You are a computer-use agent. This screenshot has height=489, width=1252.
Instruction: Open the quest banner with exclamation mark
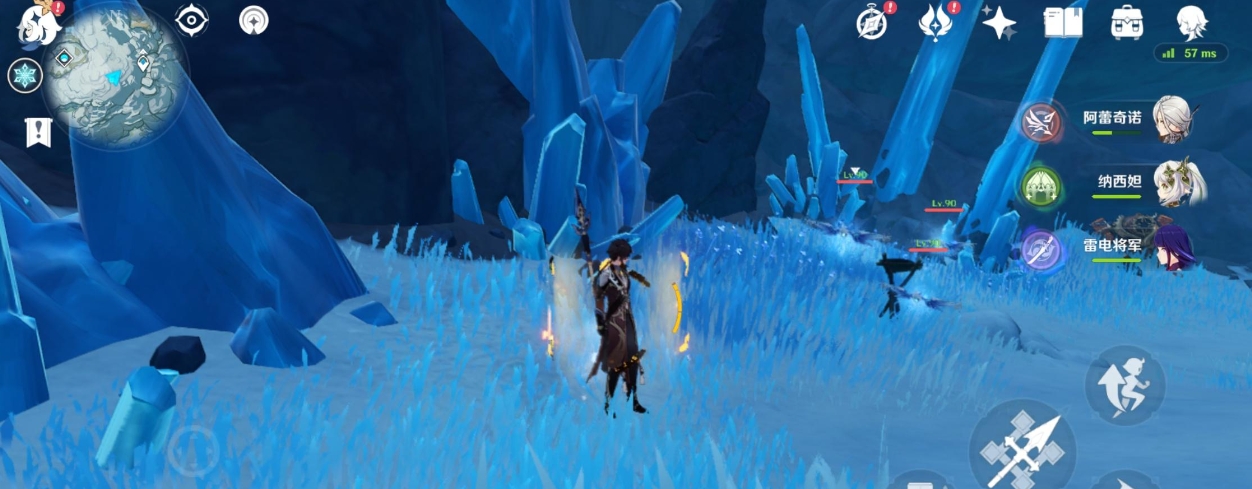[38, 132]
